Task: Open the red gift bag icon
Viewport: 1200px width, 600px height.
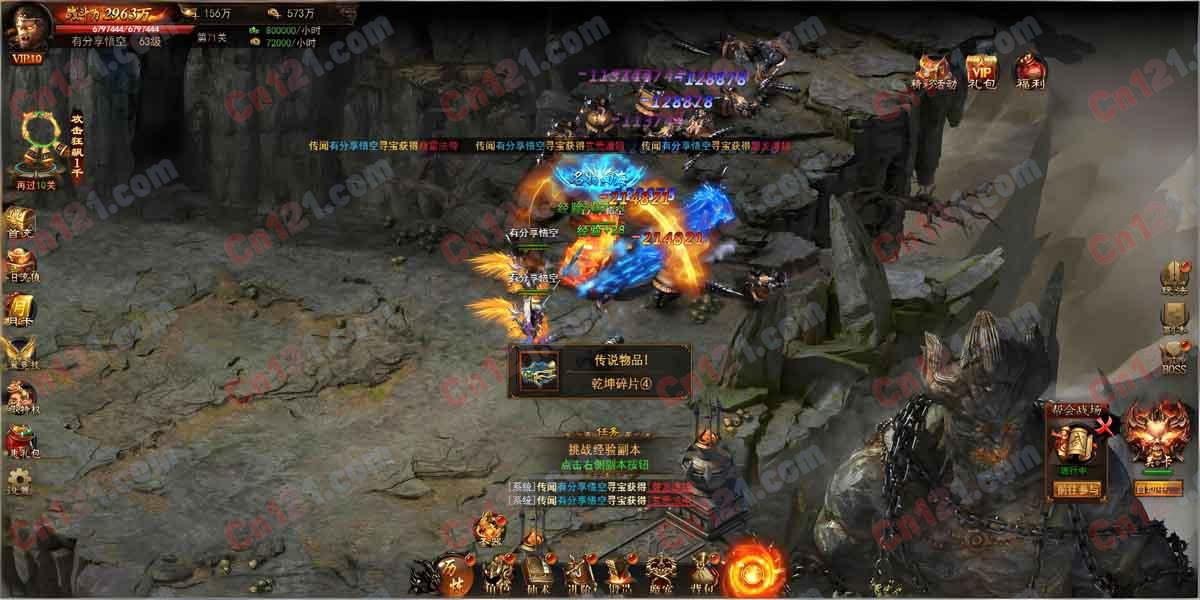Action: coord(20,441)
